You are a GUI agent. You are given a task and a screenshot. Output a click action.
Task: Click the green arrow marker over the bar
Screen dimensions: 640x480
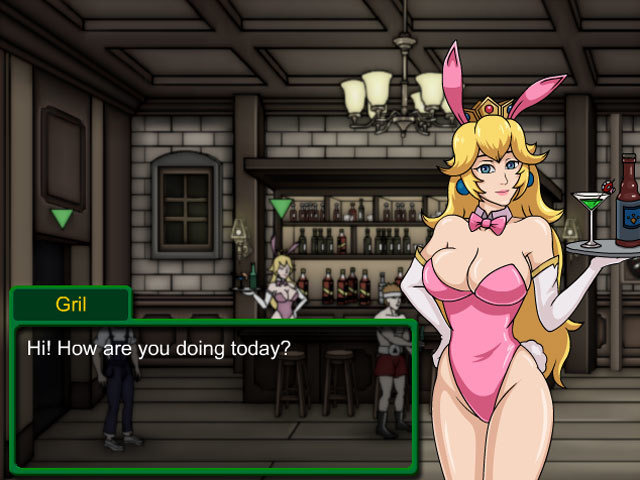(x=281, y=208)
